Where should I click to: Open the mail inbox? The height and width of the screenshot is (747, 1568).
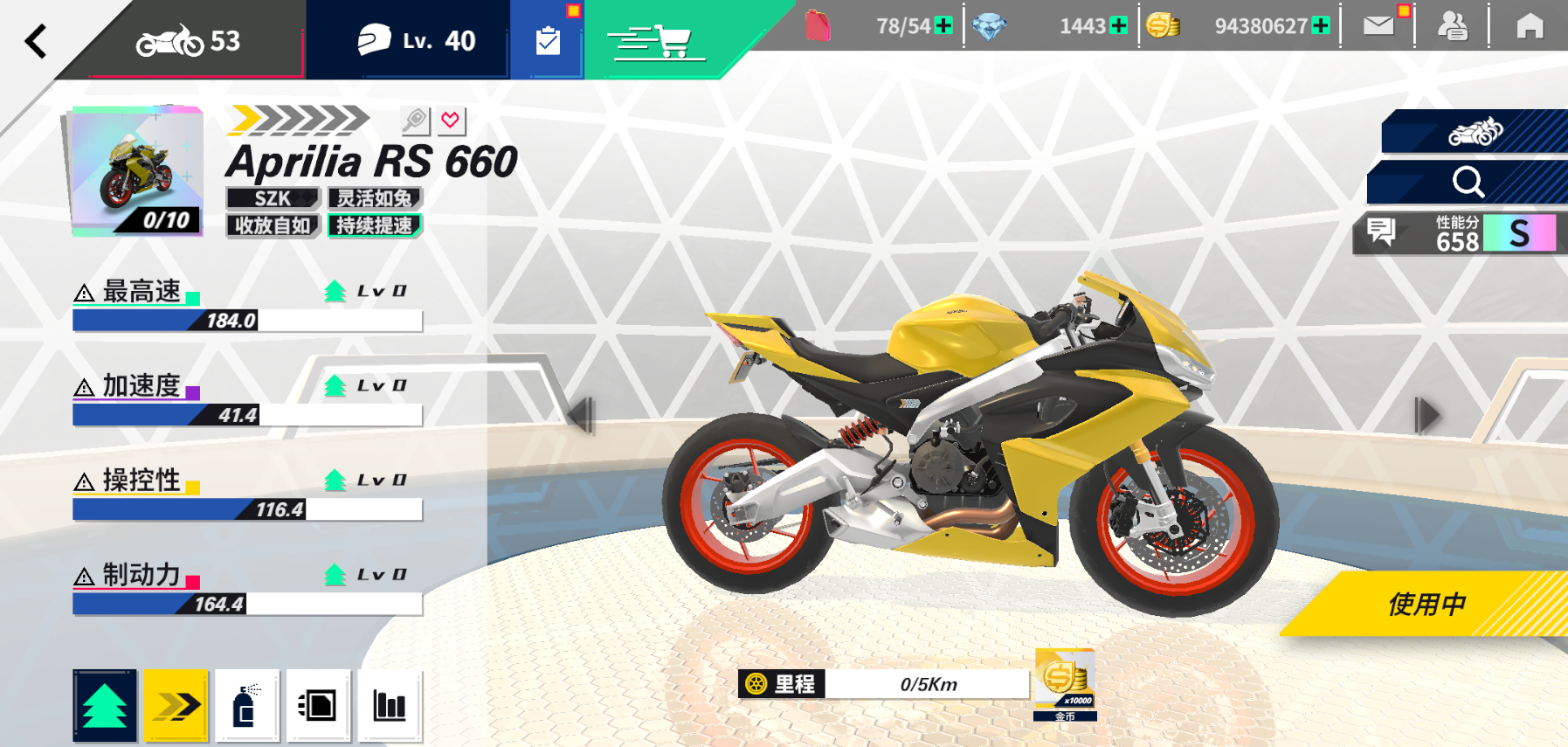point(1378,26)
